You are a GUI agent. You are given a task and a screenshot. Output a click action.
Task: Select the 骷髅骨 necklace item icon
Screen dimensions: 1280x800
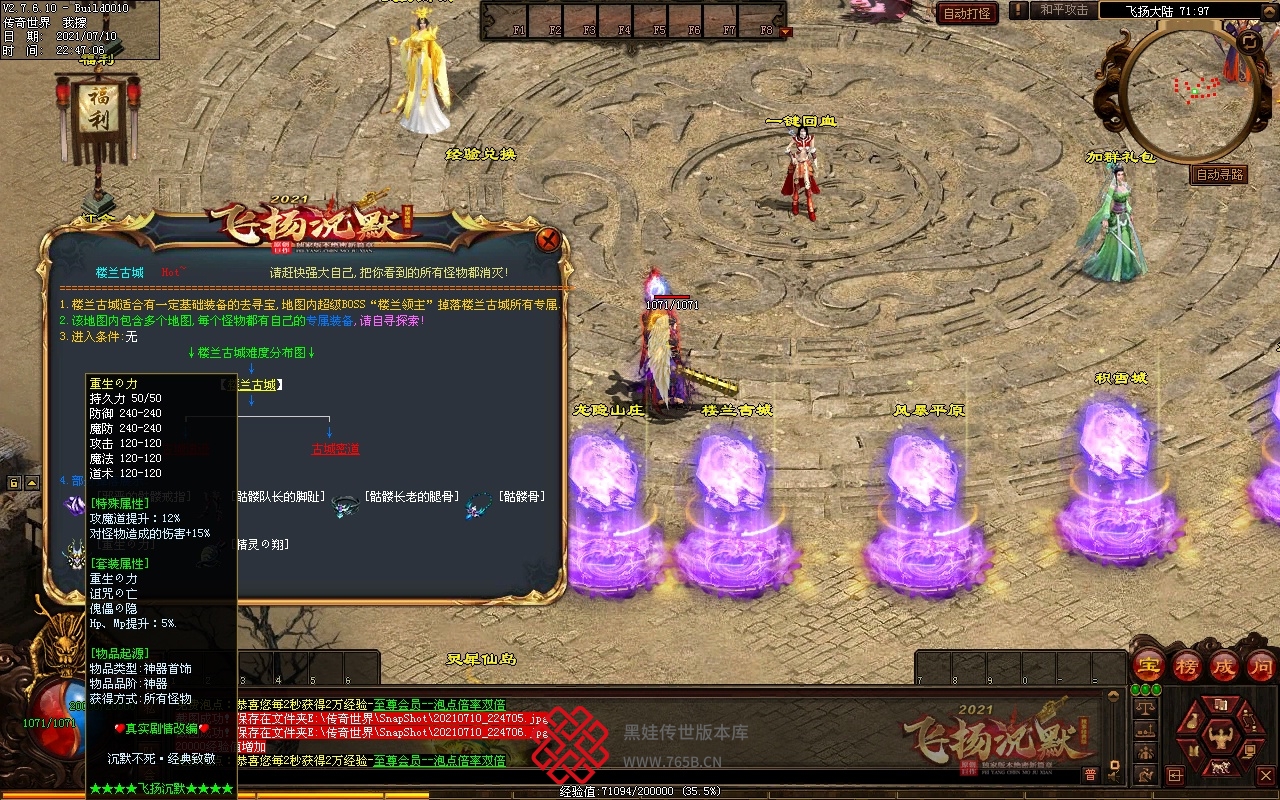coord(478,506)
